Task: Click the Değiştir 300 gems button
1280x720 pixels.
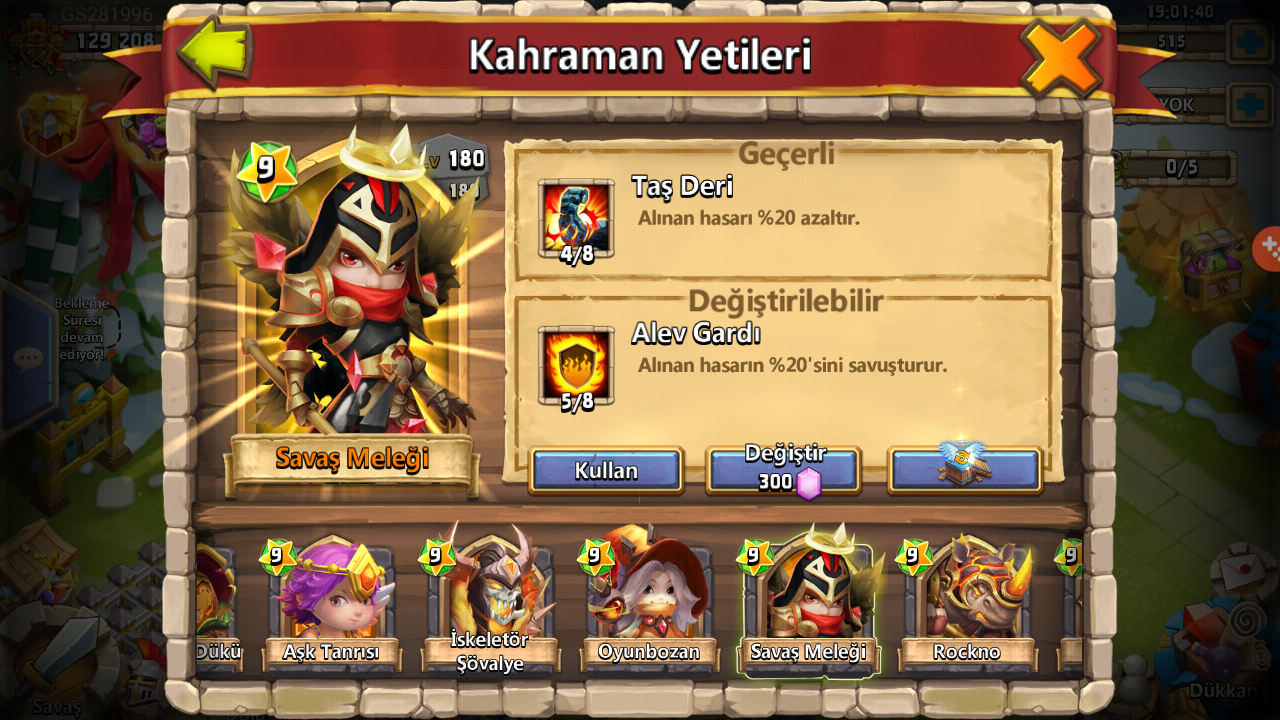Action: click(x=784, y=470)
